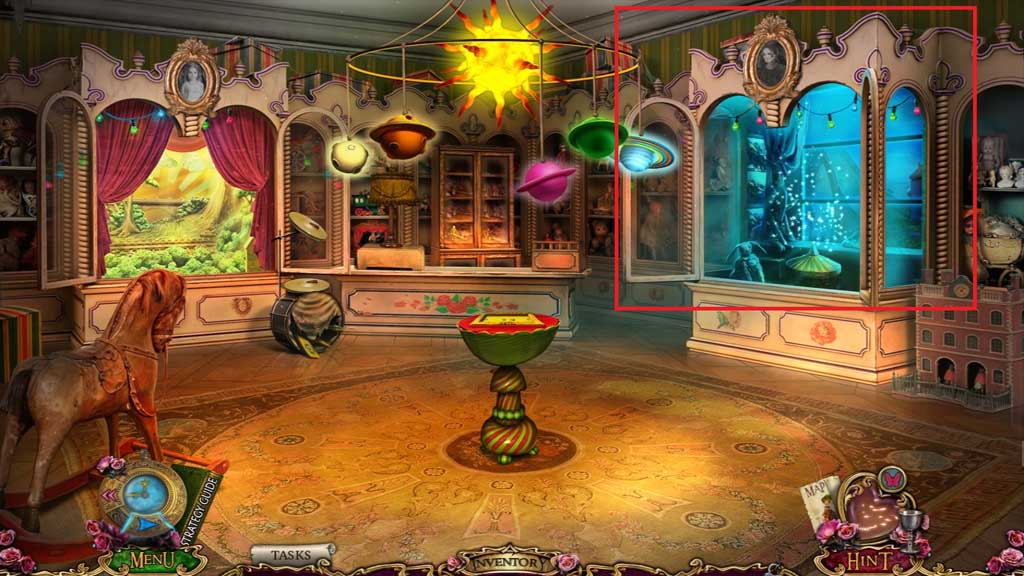Activate the blue arrow below the clock

(147, 523)
